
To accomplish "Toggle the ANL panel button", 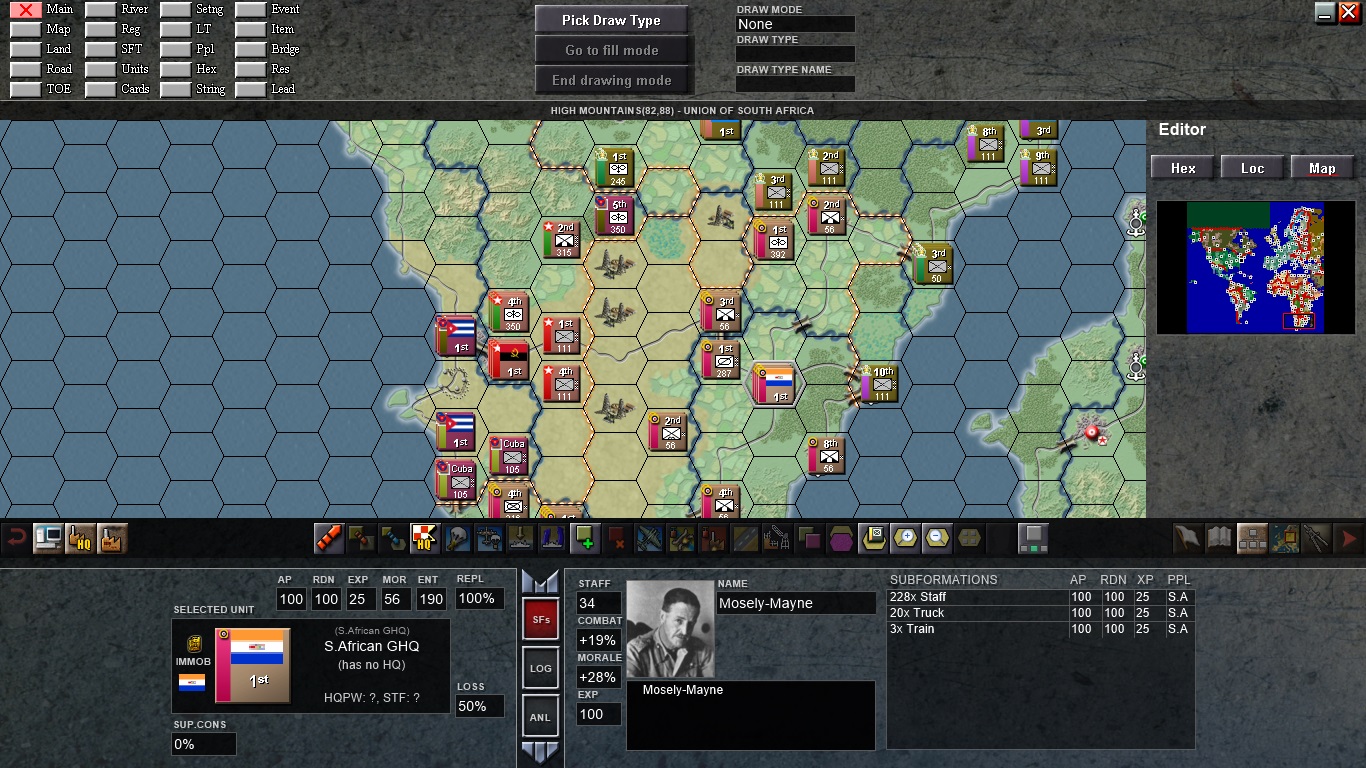I will (x=540, y=716).
